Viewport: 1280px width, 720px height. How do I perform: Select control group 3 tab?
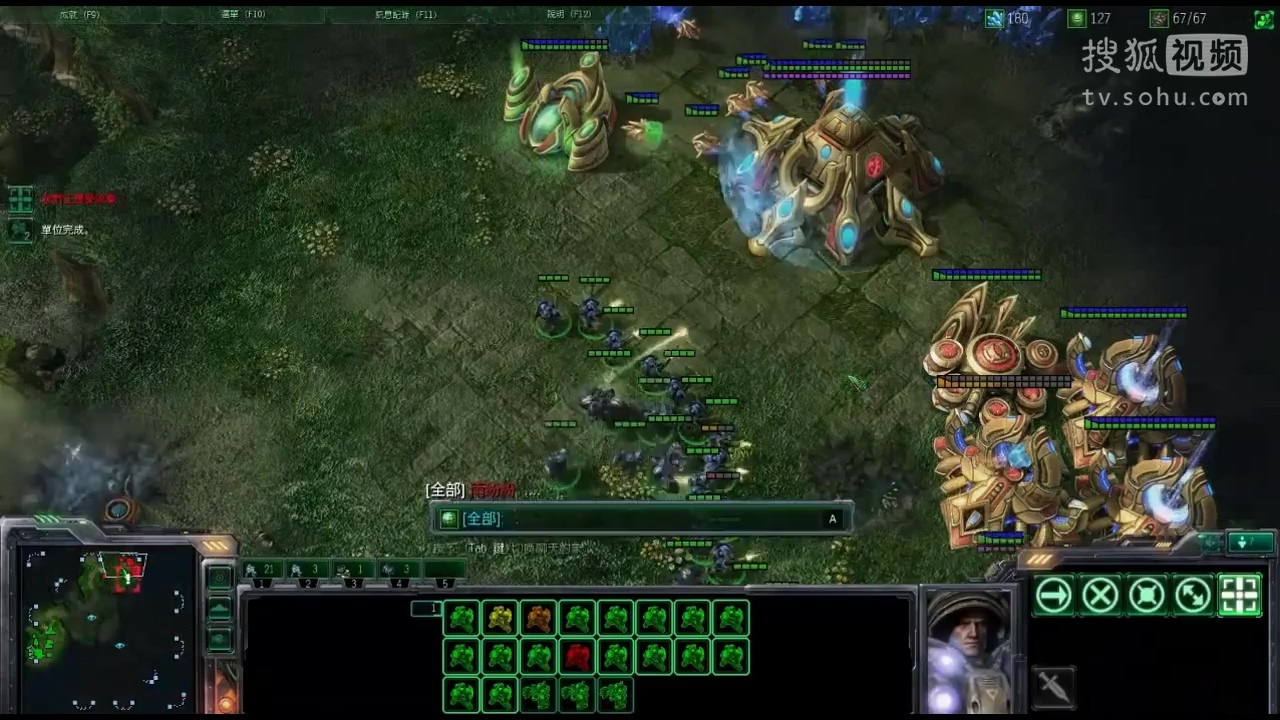point(352,570)
